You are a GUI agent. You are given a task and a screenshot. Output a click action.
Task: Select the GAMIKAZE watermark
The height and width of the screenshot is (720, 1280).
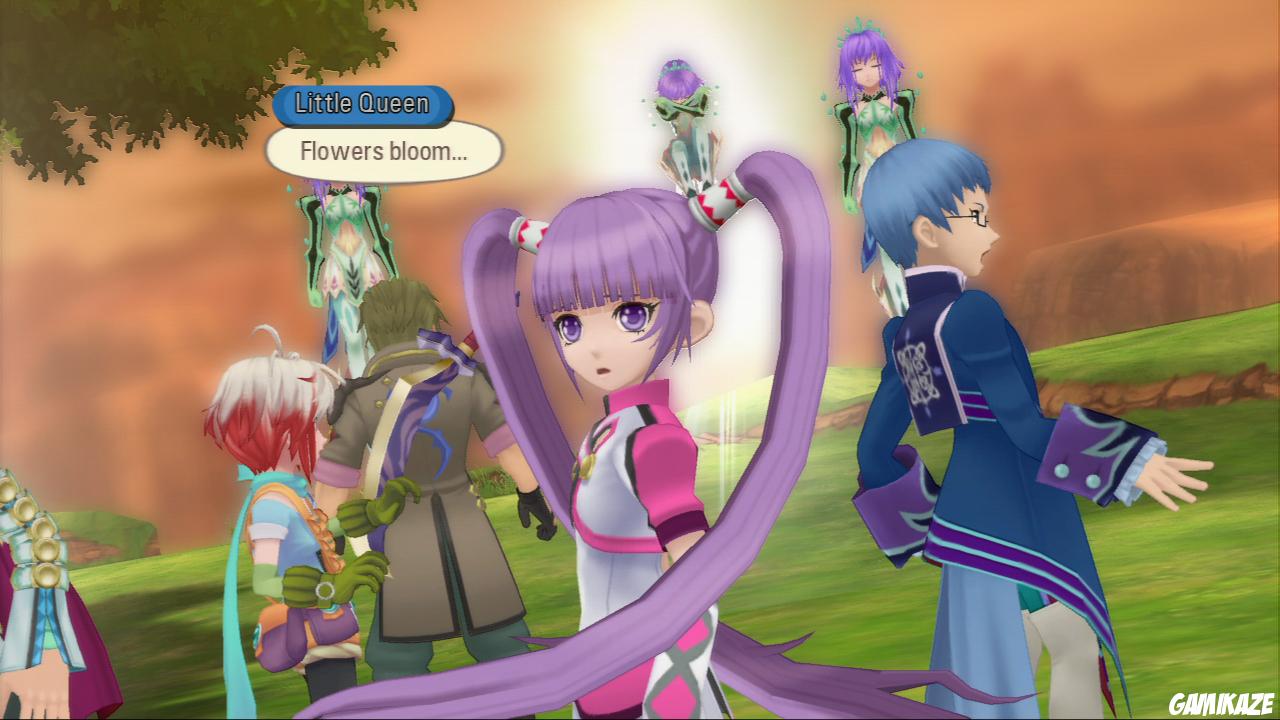1221,703
